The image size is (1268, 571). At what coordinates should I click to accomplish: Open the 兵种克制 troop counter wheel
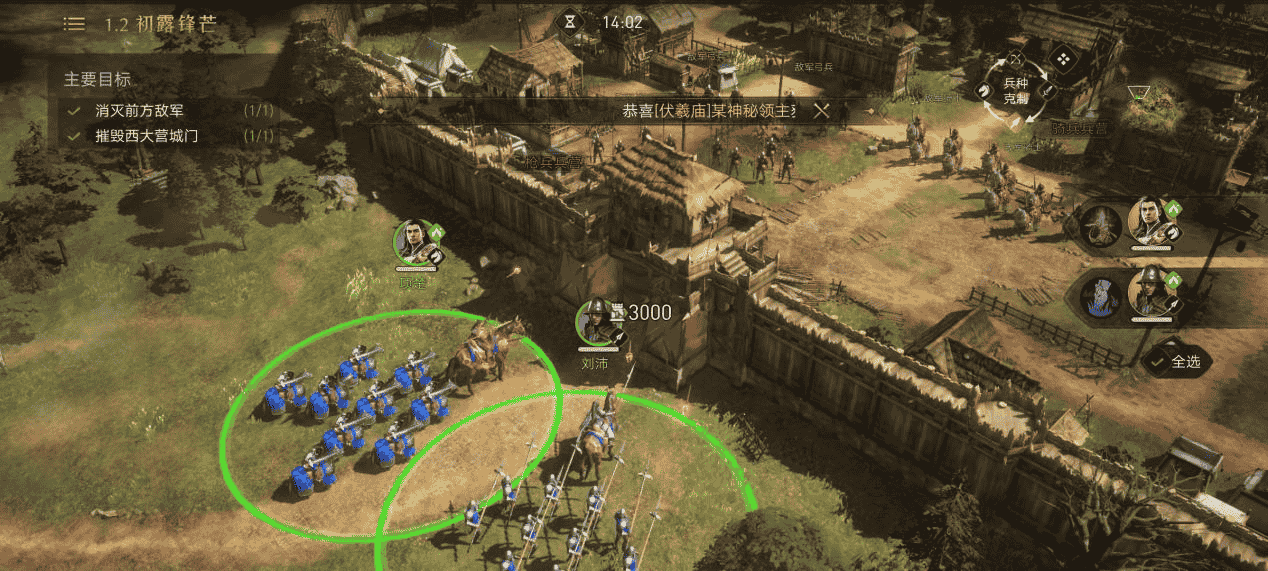(x=1015, y=89)
